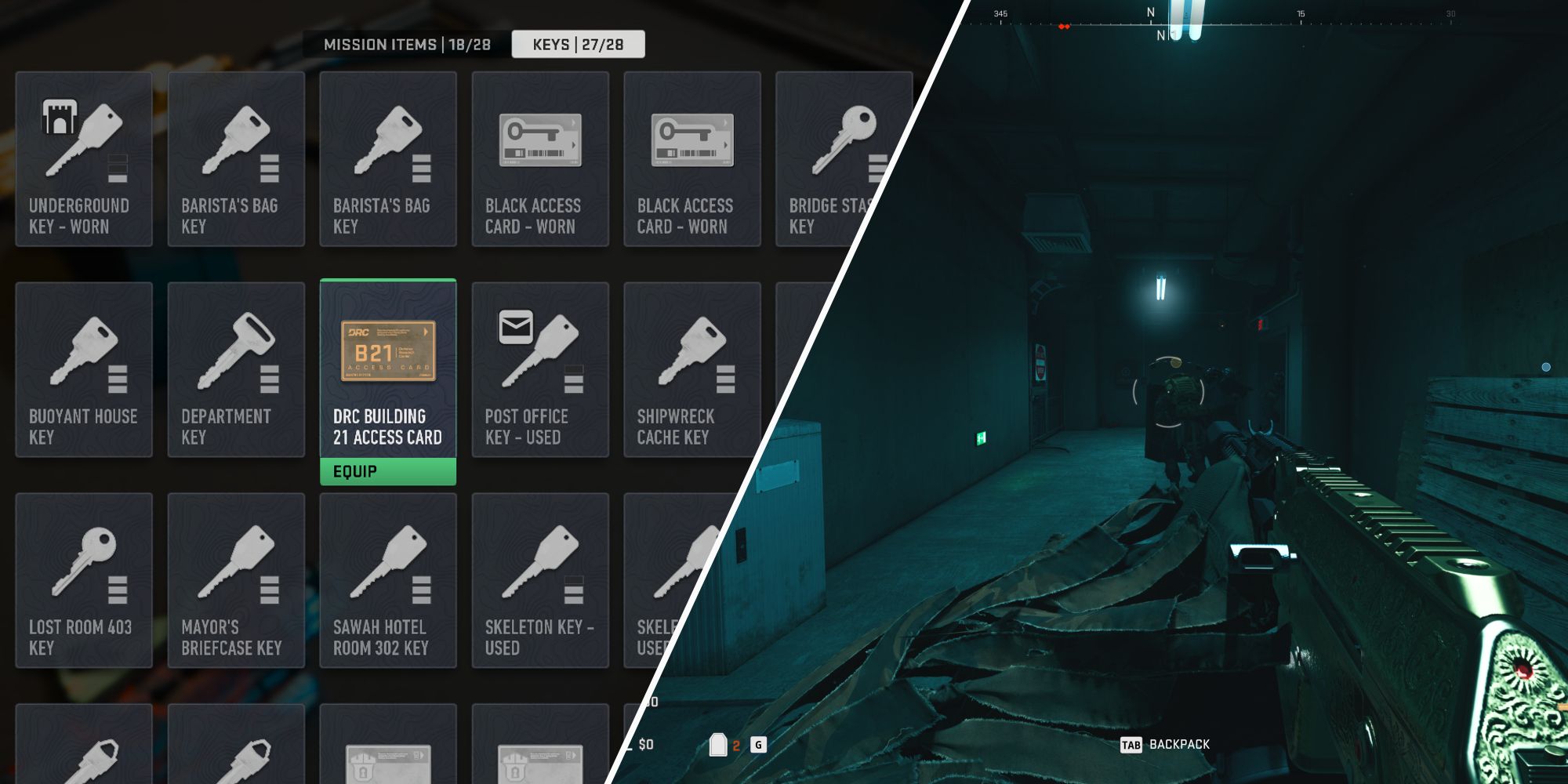Select the Underground Key - Worn item
The height and width of the screenshot is (784, 1568).
click(83, 157)
